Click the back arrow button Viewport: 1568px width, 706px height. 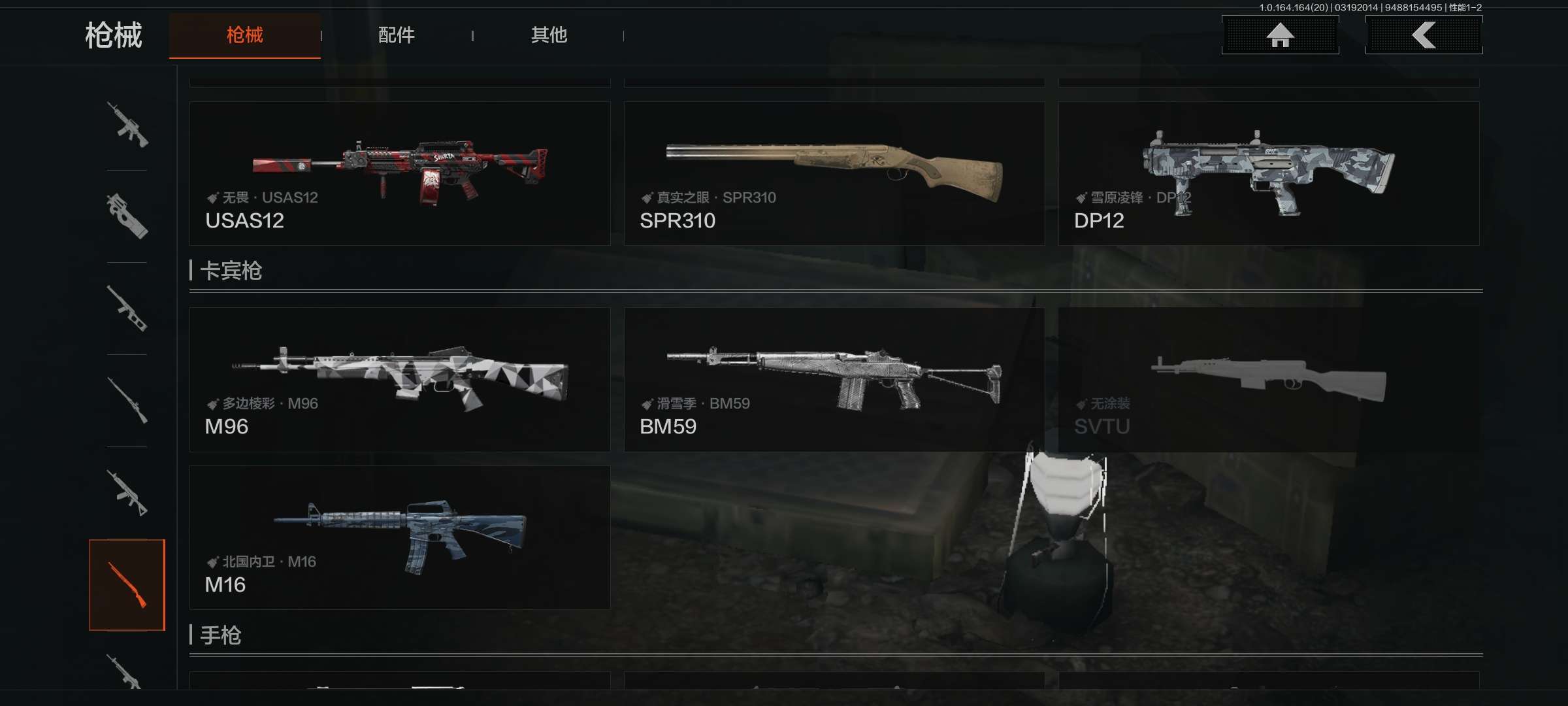tap(1424, 35)
